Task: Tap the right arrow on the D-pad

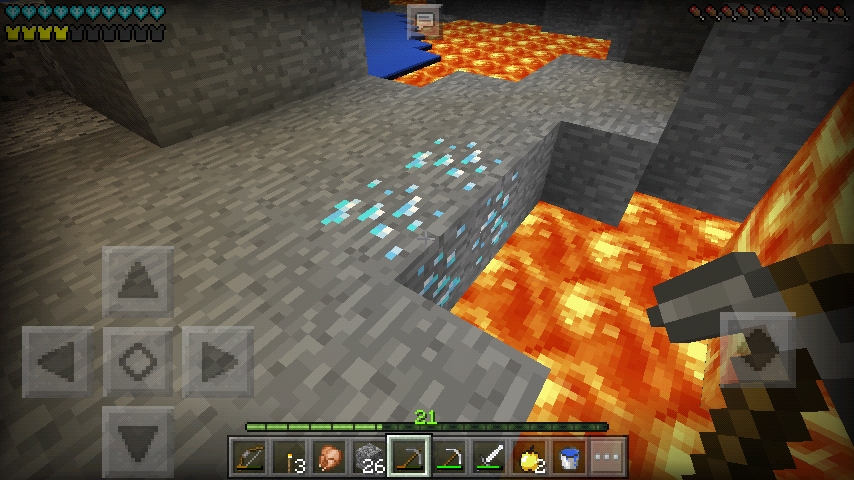Action: [x=218, y=361]
